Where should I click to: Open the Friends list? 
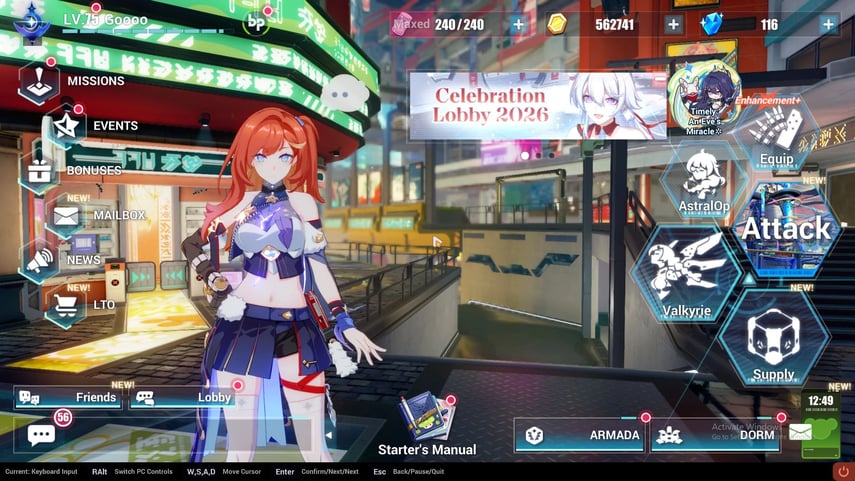(68, 397)
